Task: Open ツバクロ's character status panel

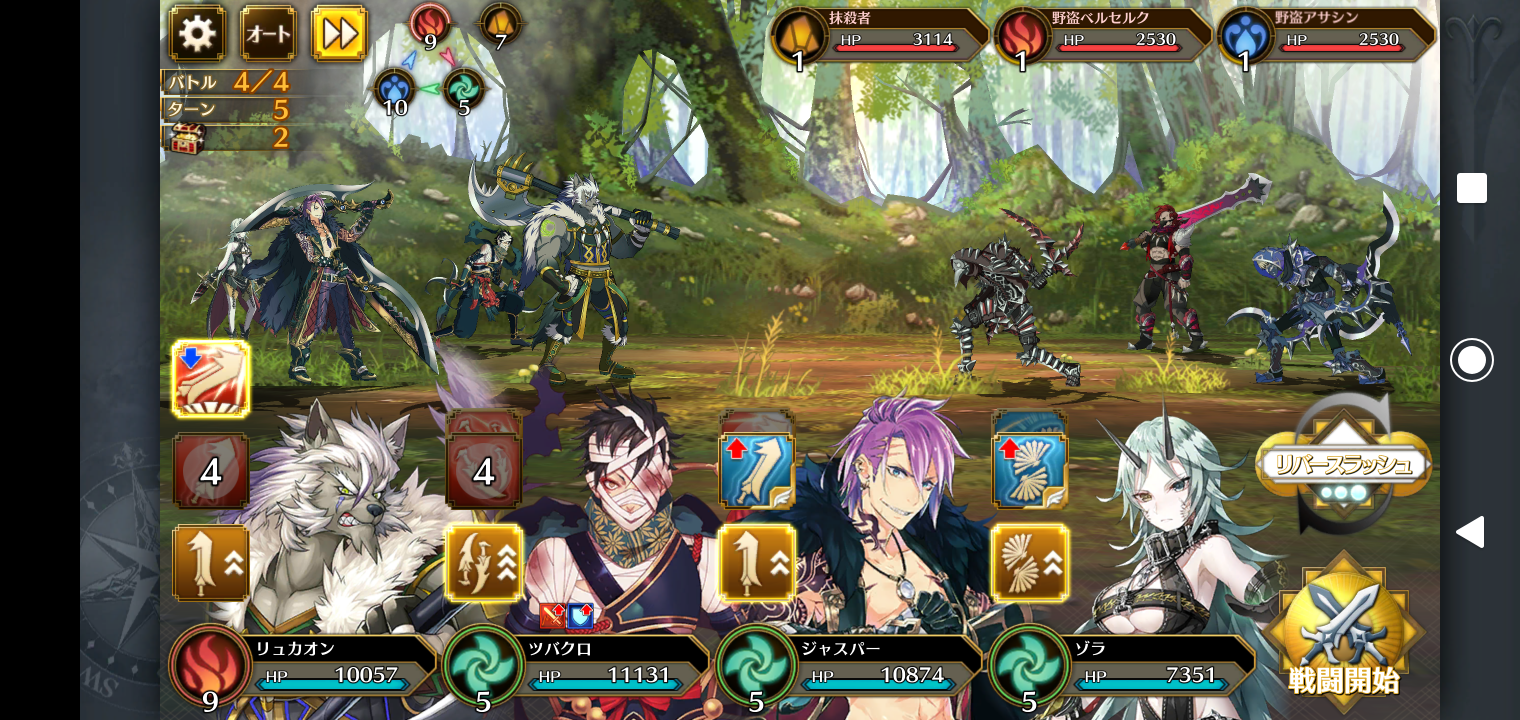Action: pos(577,665)
